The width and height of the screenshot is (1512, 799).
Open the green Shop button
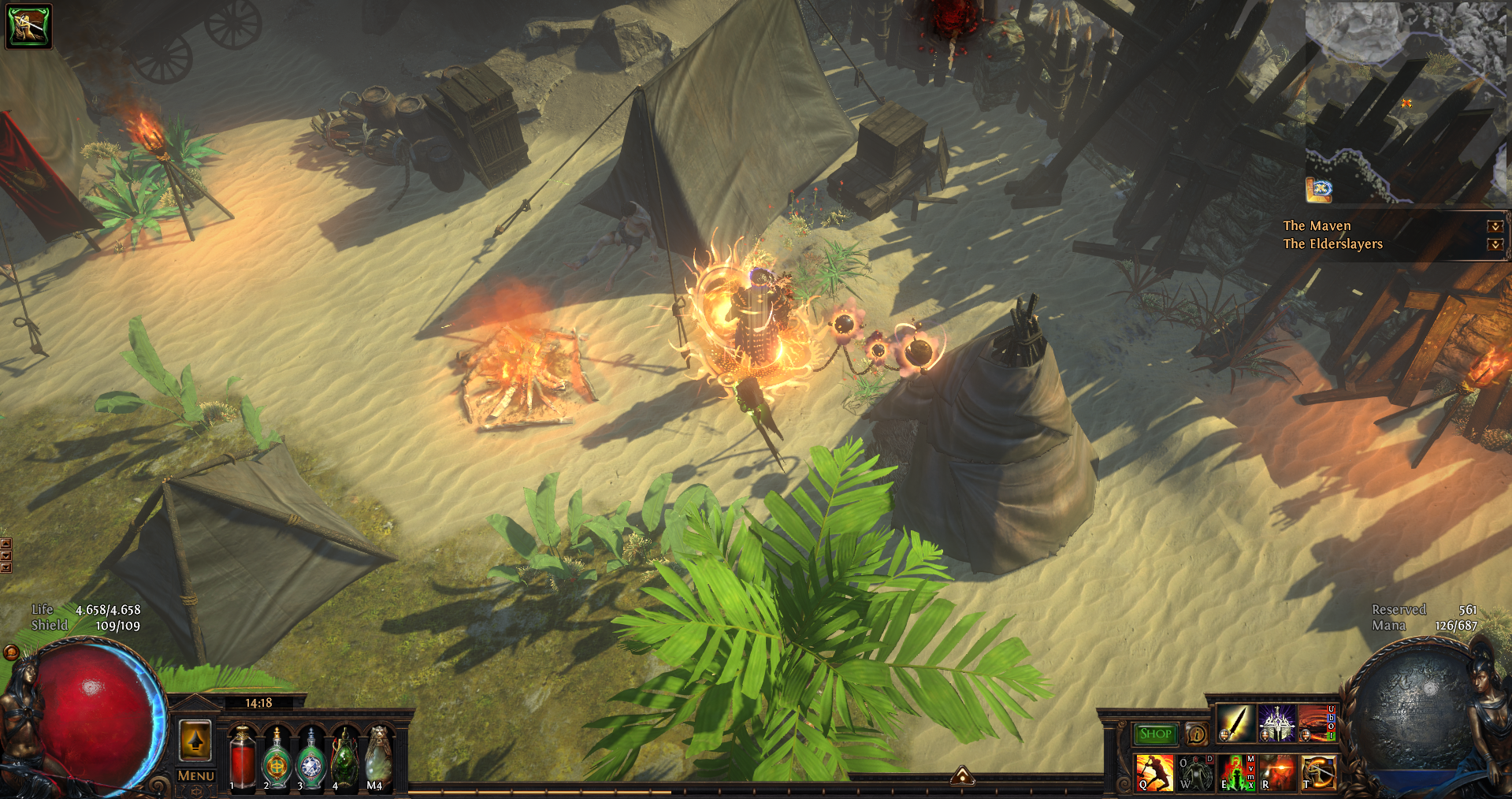pyautogui.click(x=1155, y=734)
